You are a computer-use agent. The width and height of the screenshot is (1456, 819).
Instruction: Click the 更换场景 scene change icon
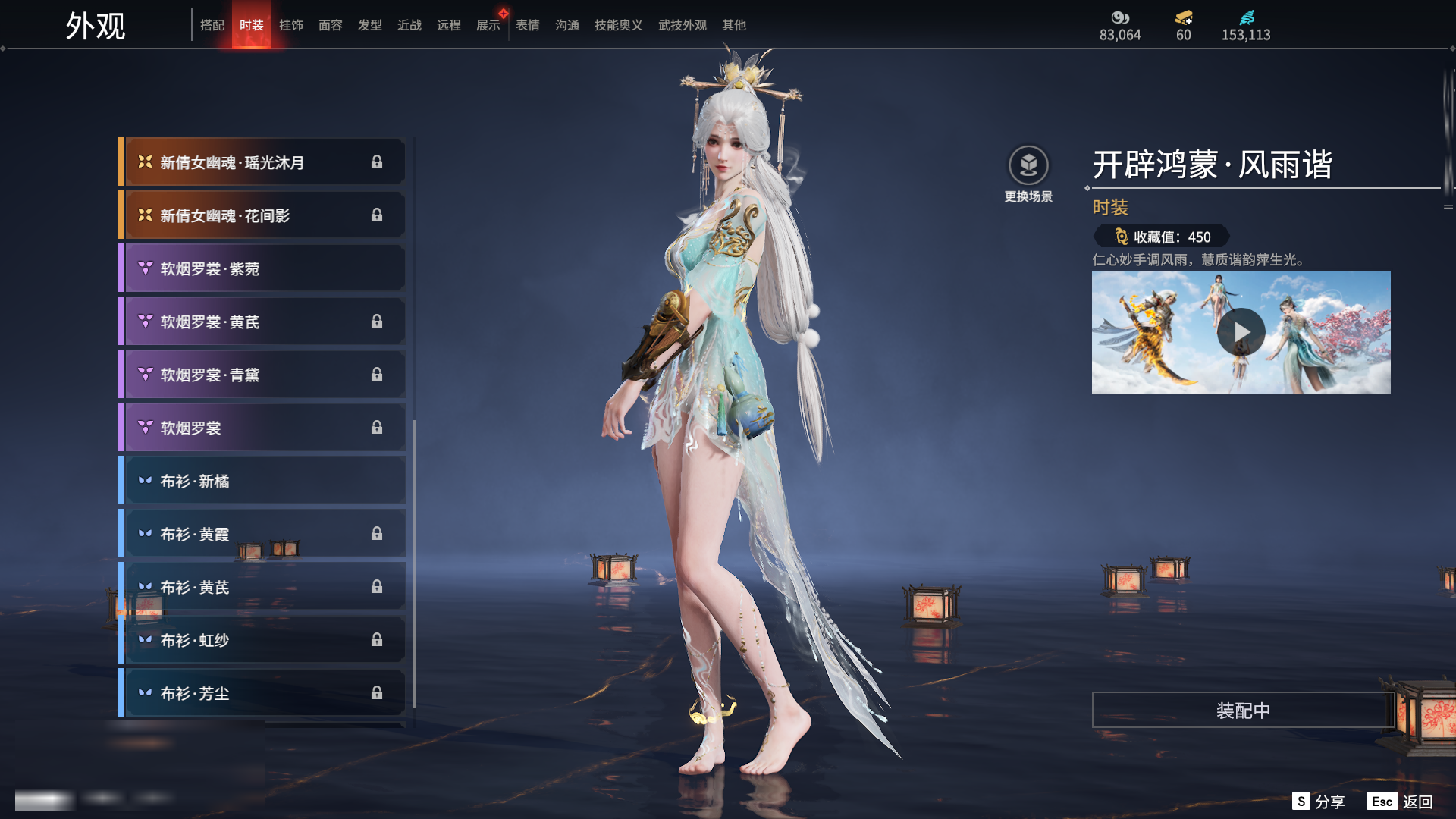pos(1028,165)
